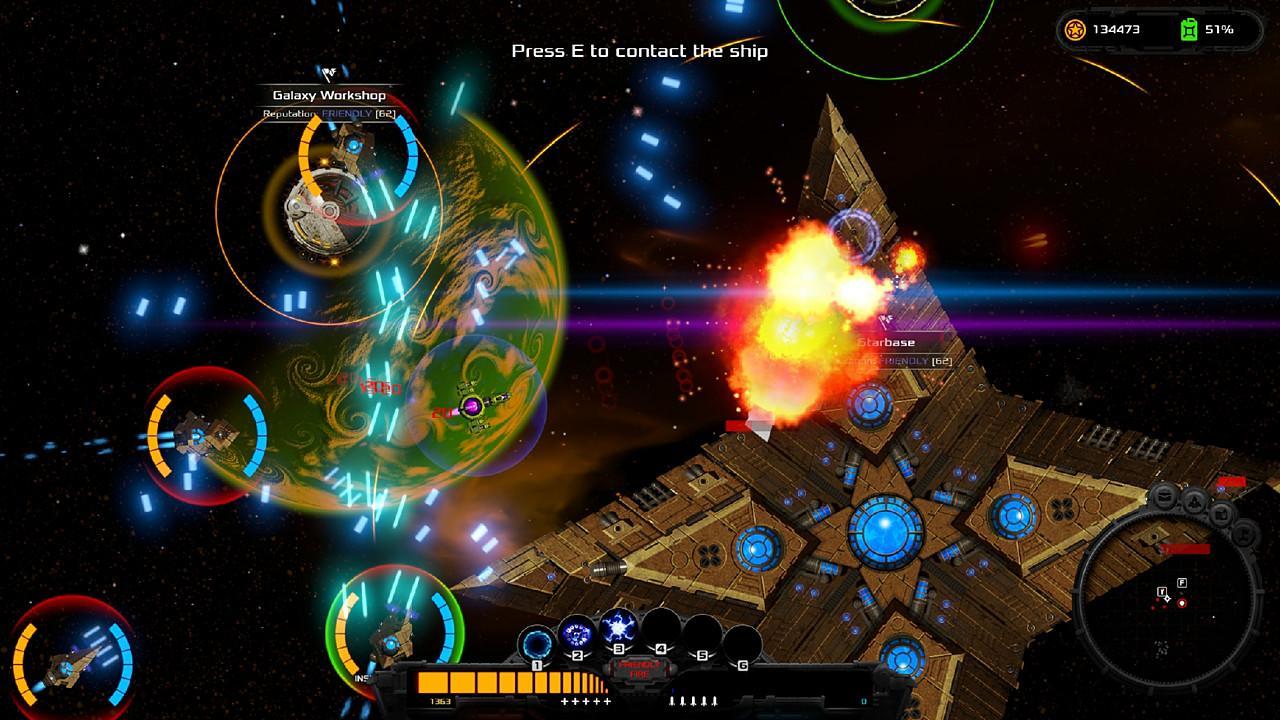Click the Press E to contact prompt
Viewport: 1280px width, 720px height.
tap(640, 51)
